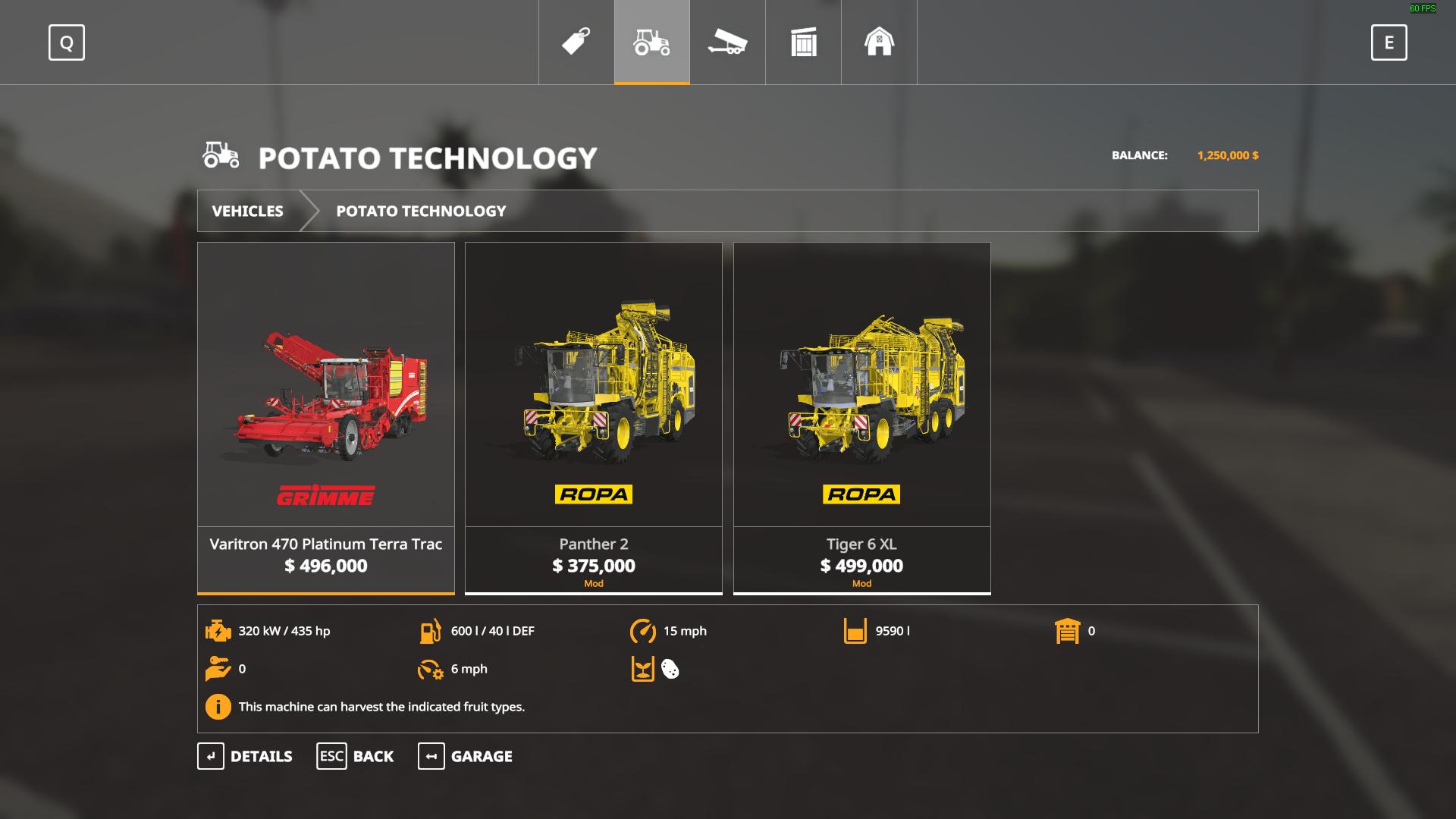
Task: Select the pallet objects tab
Action: coord(804,42)
